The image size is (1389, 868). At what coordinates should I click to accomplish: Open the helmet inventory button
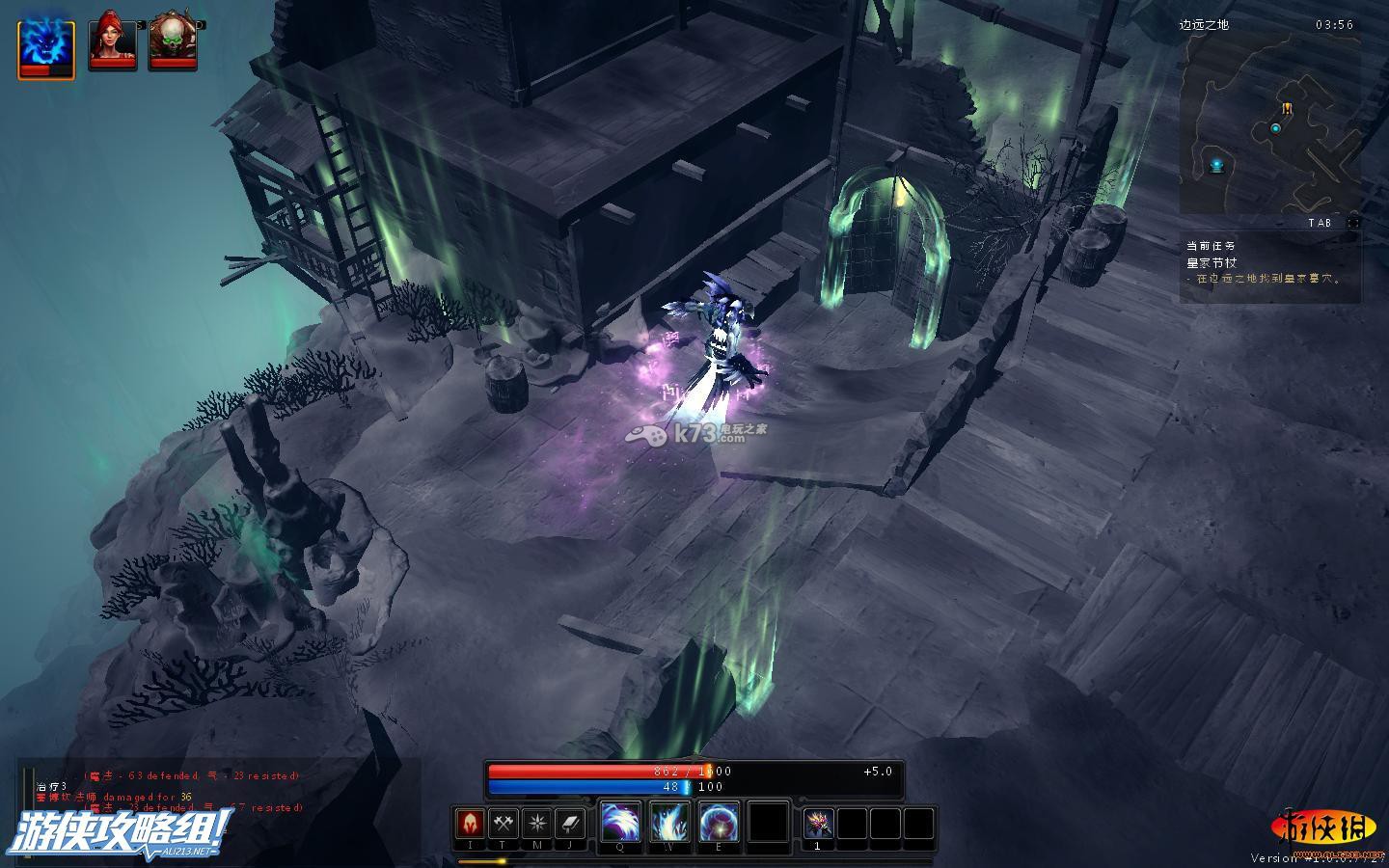[470, 824]
